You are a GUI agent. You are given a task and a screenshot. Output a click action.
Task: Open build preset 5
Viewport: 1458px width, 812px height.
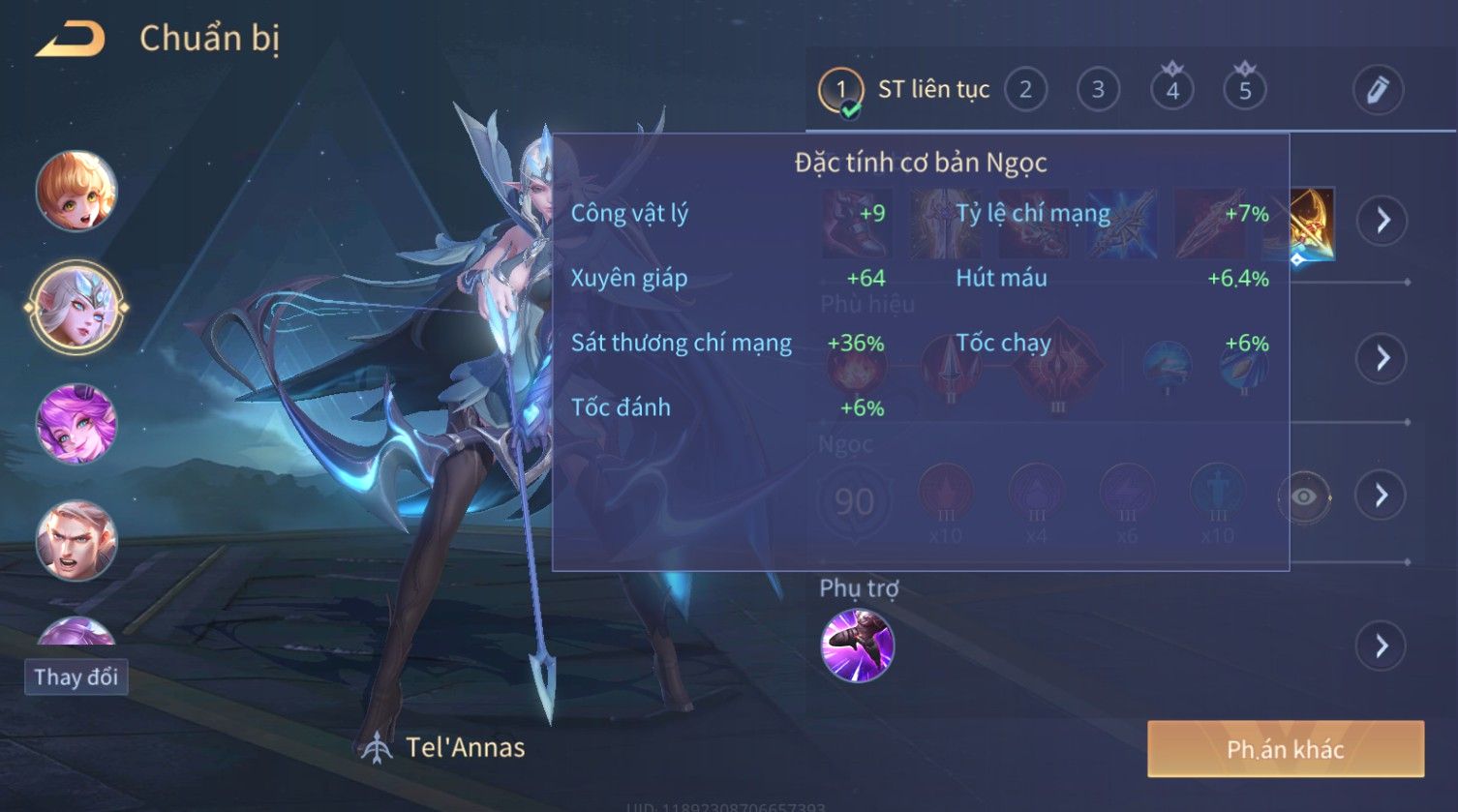(x=1245, y=90)
